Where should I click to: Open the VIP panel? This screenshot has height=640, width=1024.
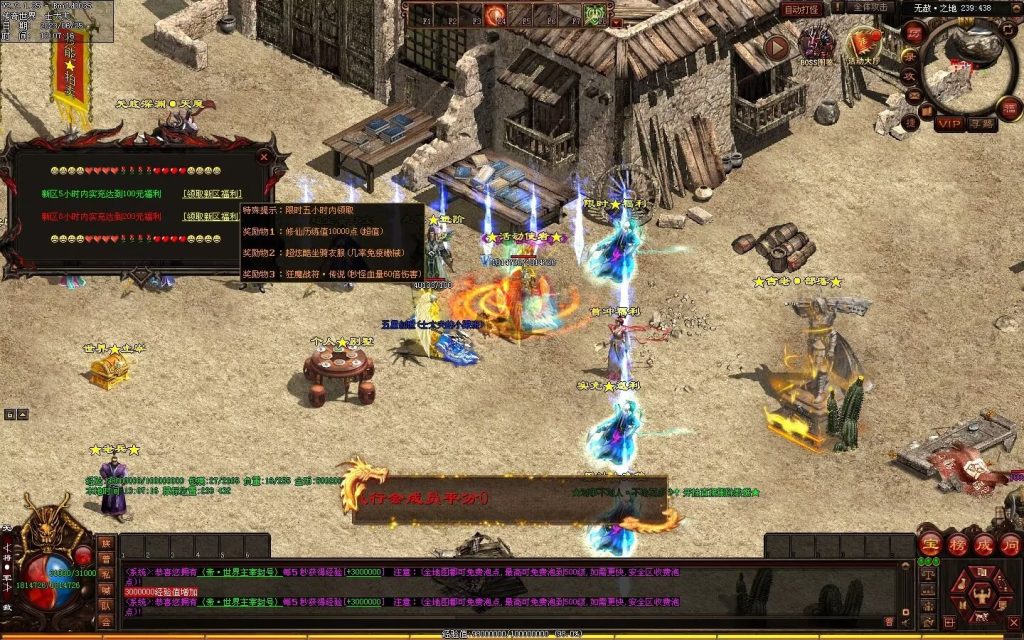click(x=948, y=123)
